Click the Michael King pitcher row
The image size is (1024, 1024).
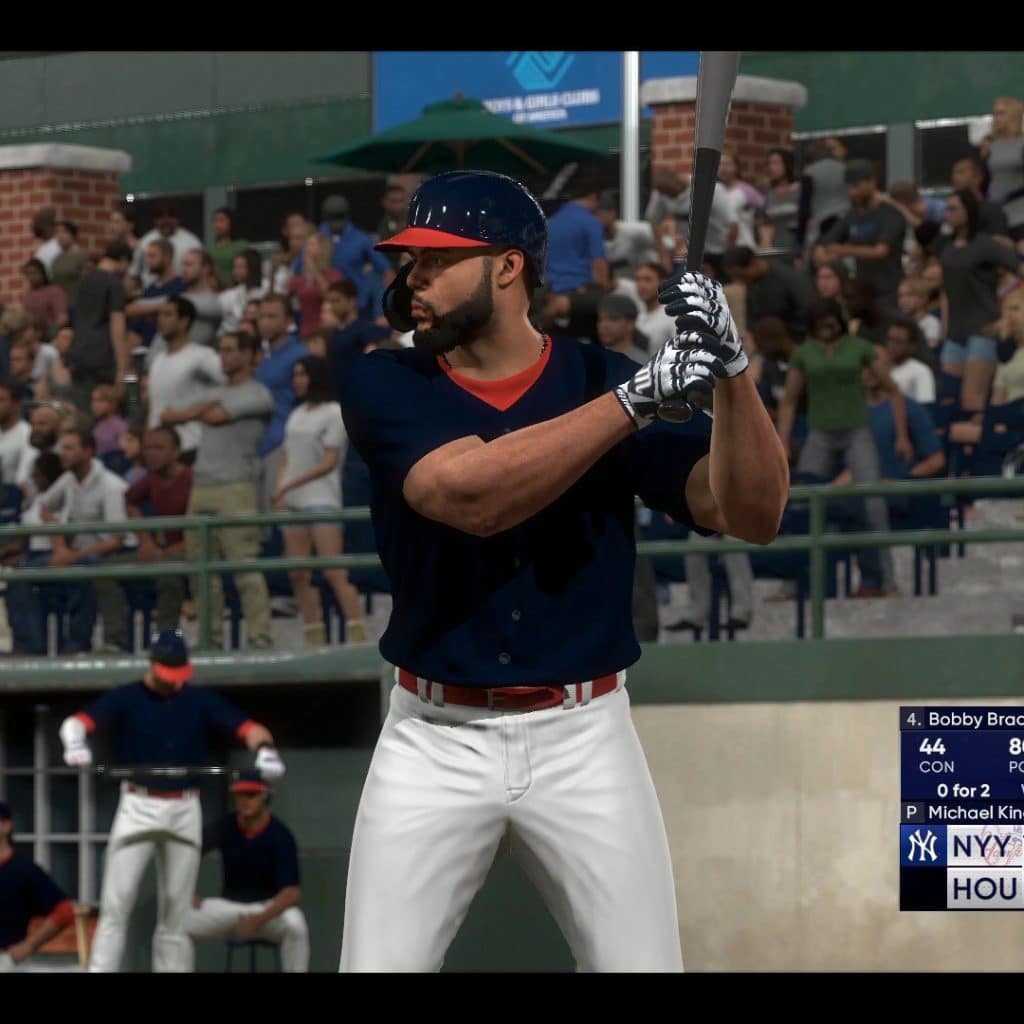coord(962,812)
